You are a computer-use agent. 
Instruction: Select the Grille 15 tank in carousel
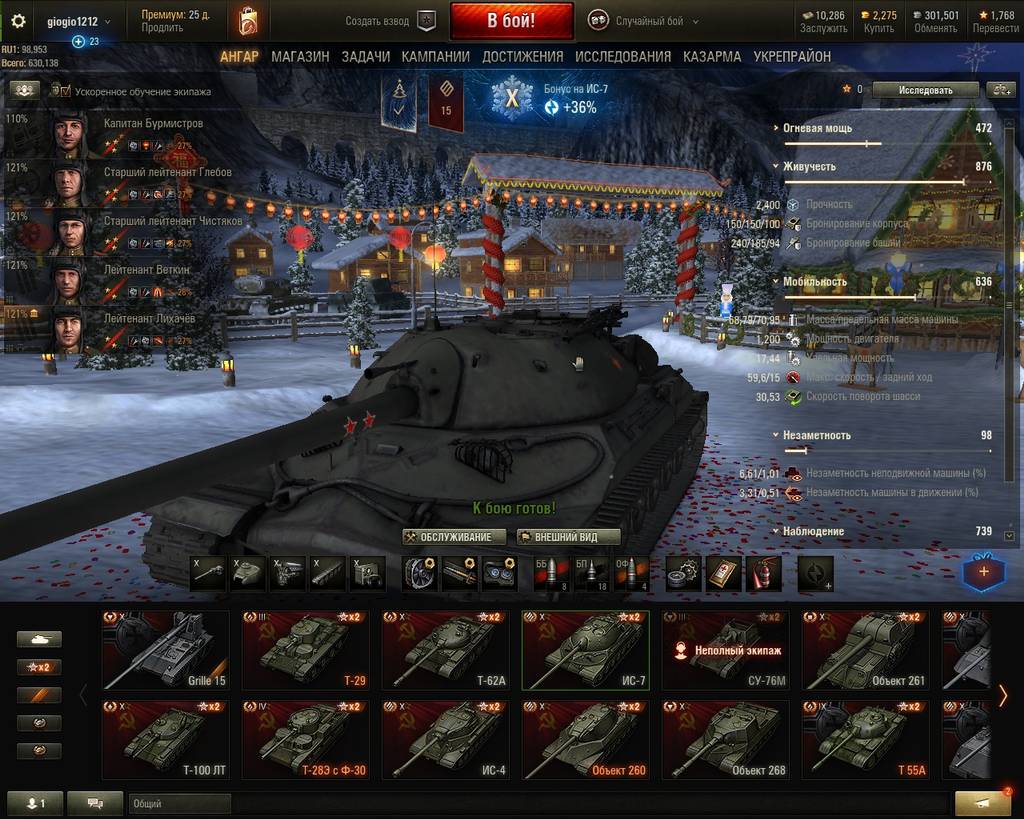(165, 650)
